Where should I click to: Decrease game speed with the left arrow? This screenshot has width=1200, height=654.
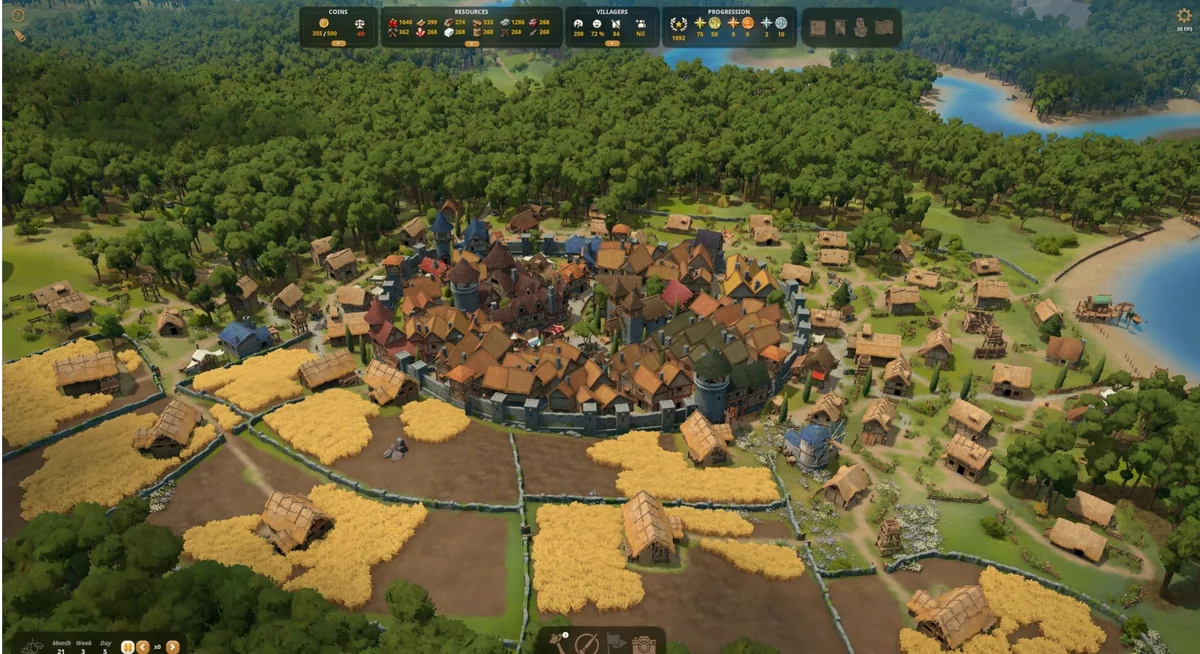tap(143, 647)
